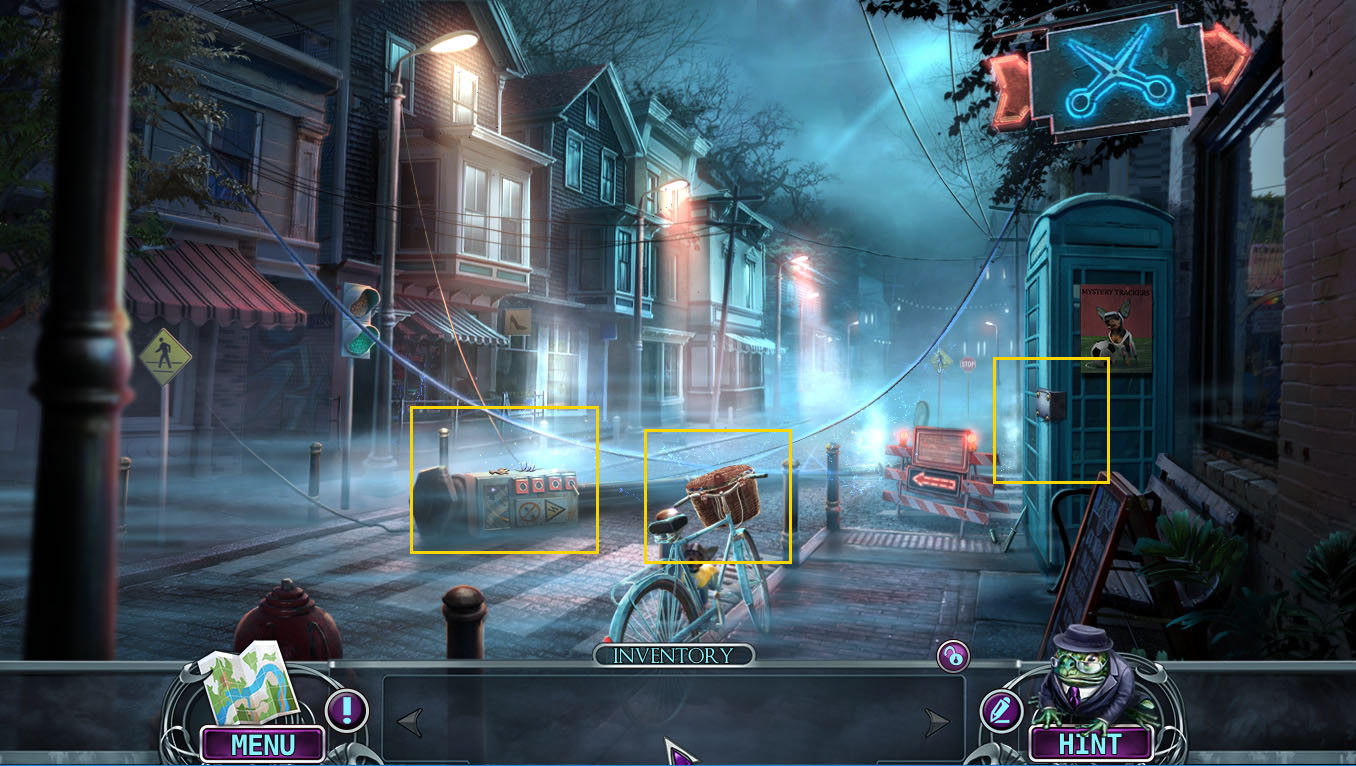Click the exclamation mark task icon
Viewport: 1356px width, 766px height.
(x=347, y=711)
